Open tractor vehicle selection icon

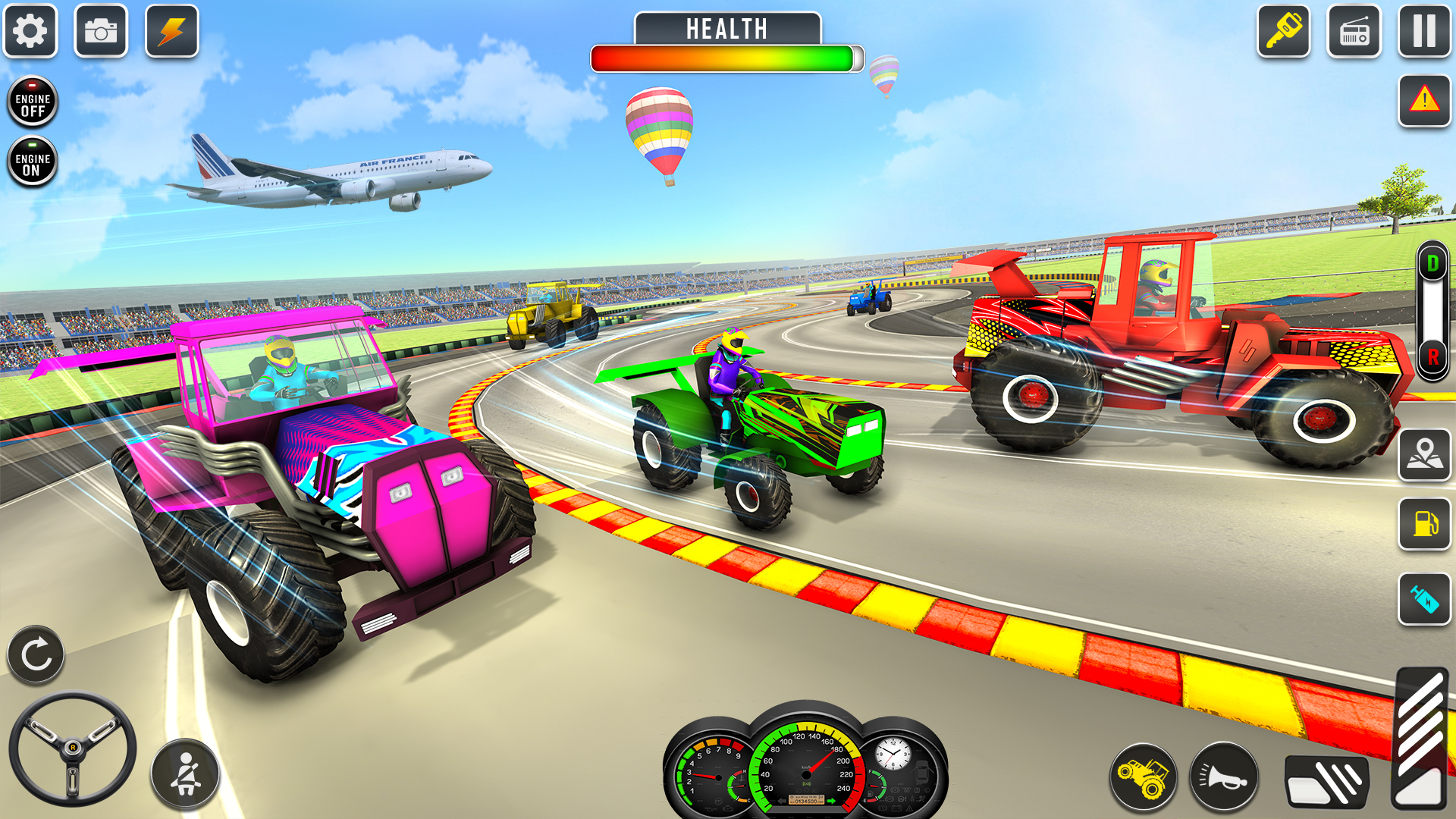click(1145, 775)
